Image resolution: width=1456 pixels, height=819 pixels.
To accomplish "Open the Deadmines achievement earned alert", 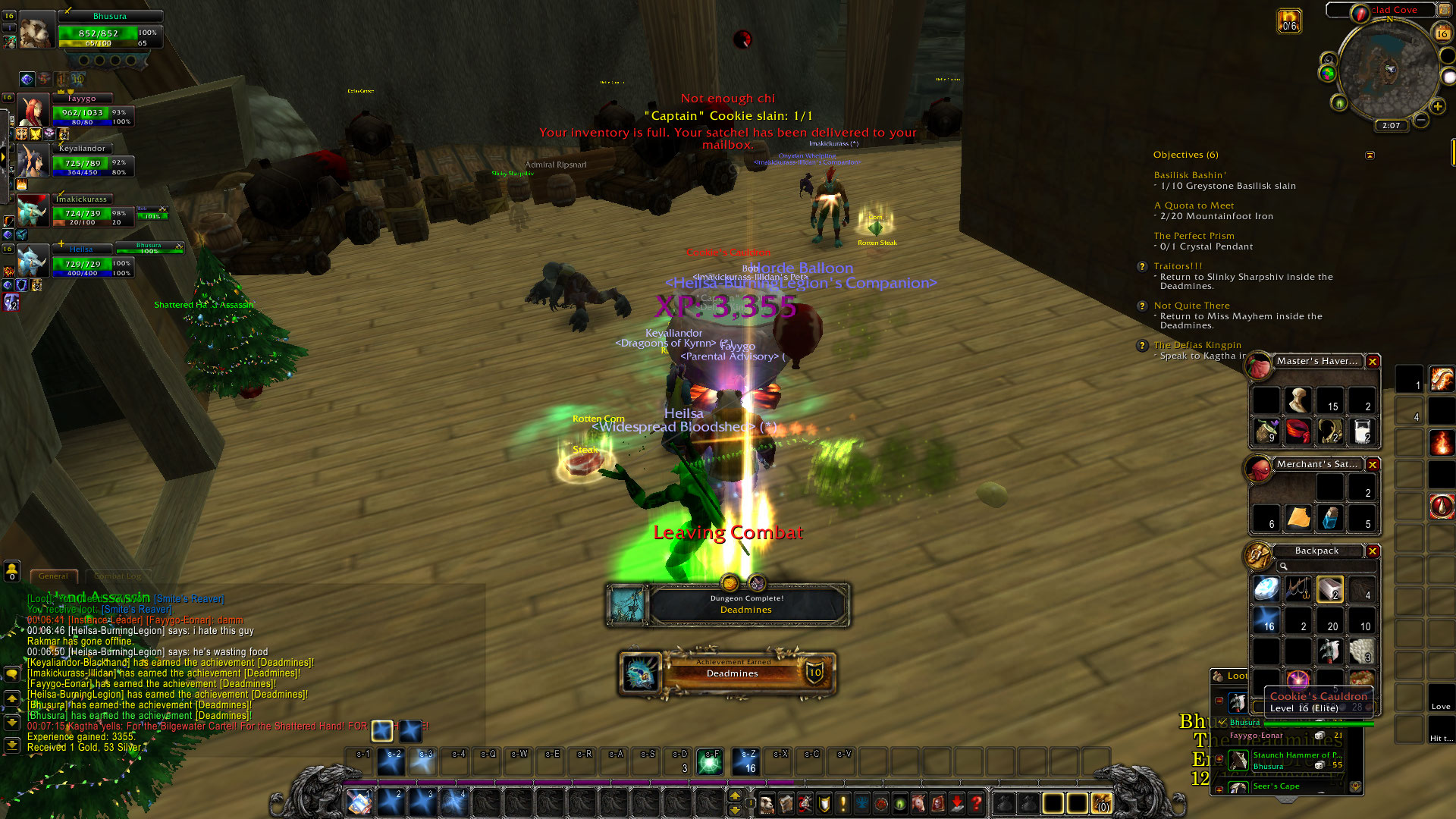I will pos(728,673).
